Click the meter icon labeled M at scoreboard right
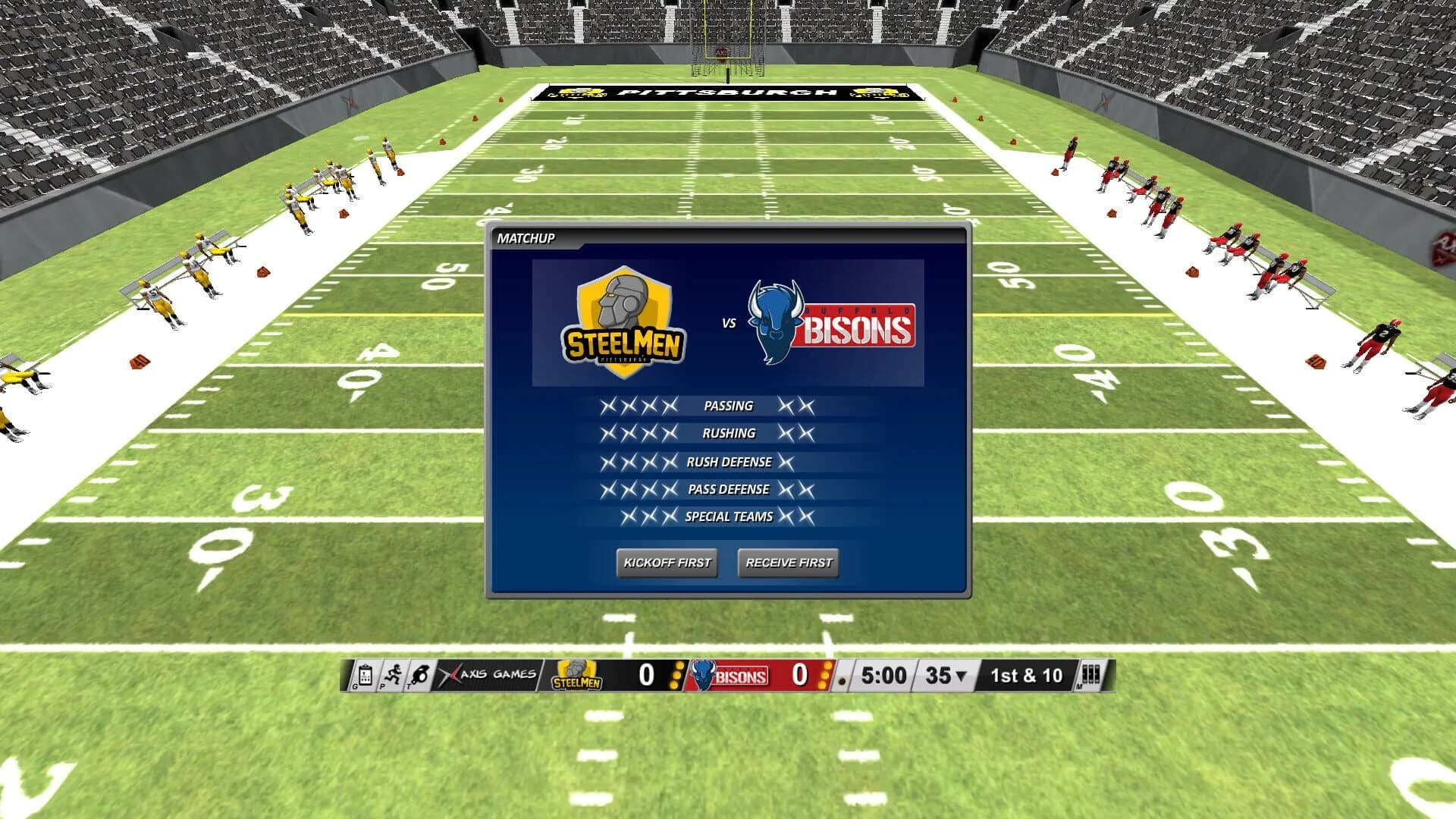The width and height of the screenshot is (1456, 819). point(1090,676)
